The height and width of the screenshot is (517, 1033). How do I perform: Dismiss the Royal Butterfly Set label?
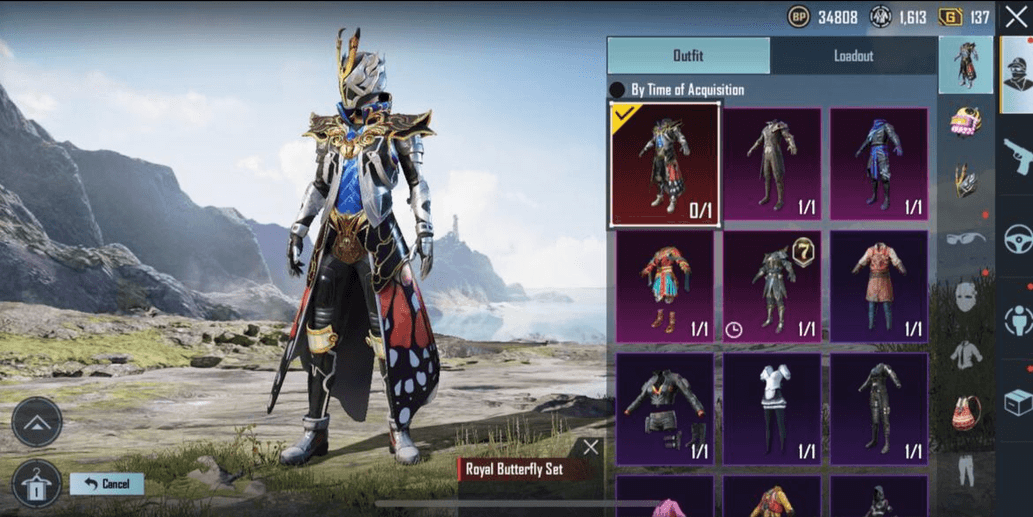coord(591,447)
